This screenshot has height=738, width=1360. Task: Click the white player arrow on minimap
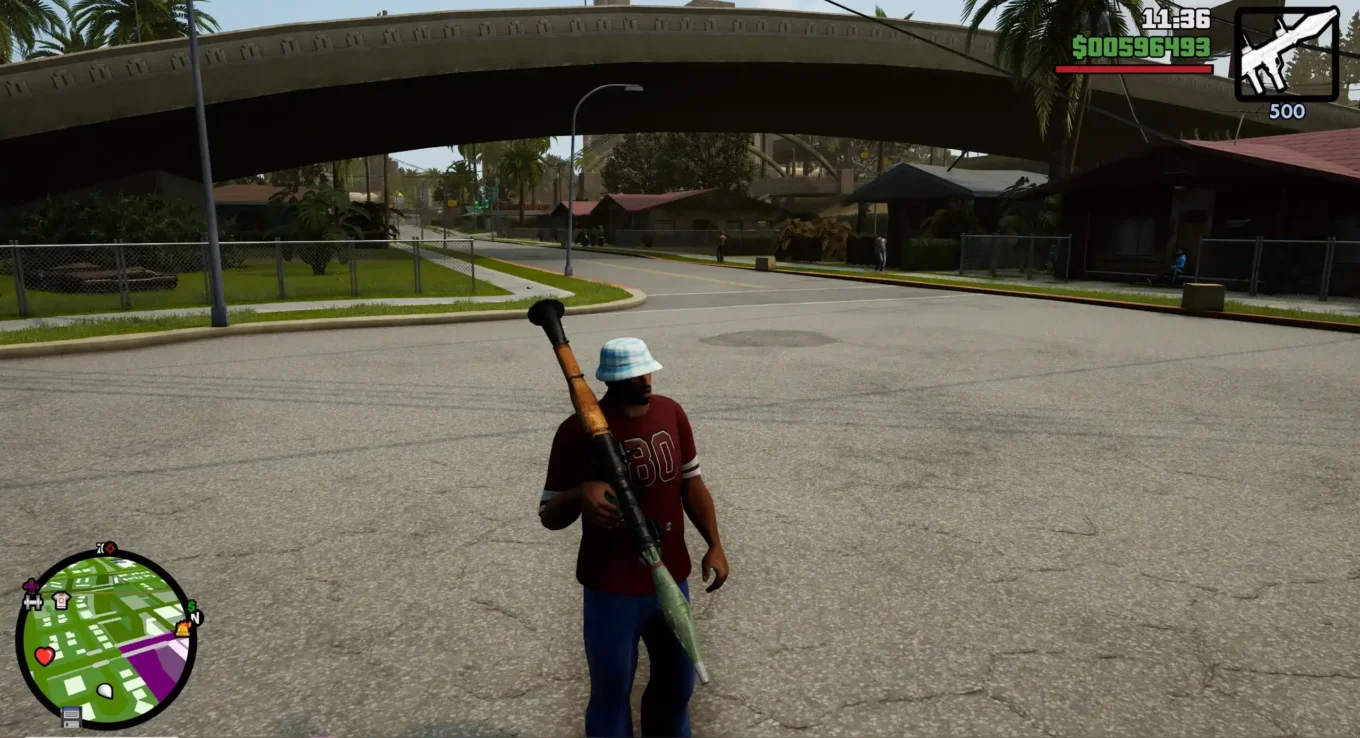[x=105, y=690]
